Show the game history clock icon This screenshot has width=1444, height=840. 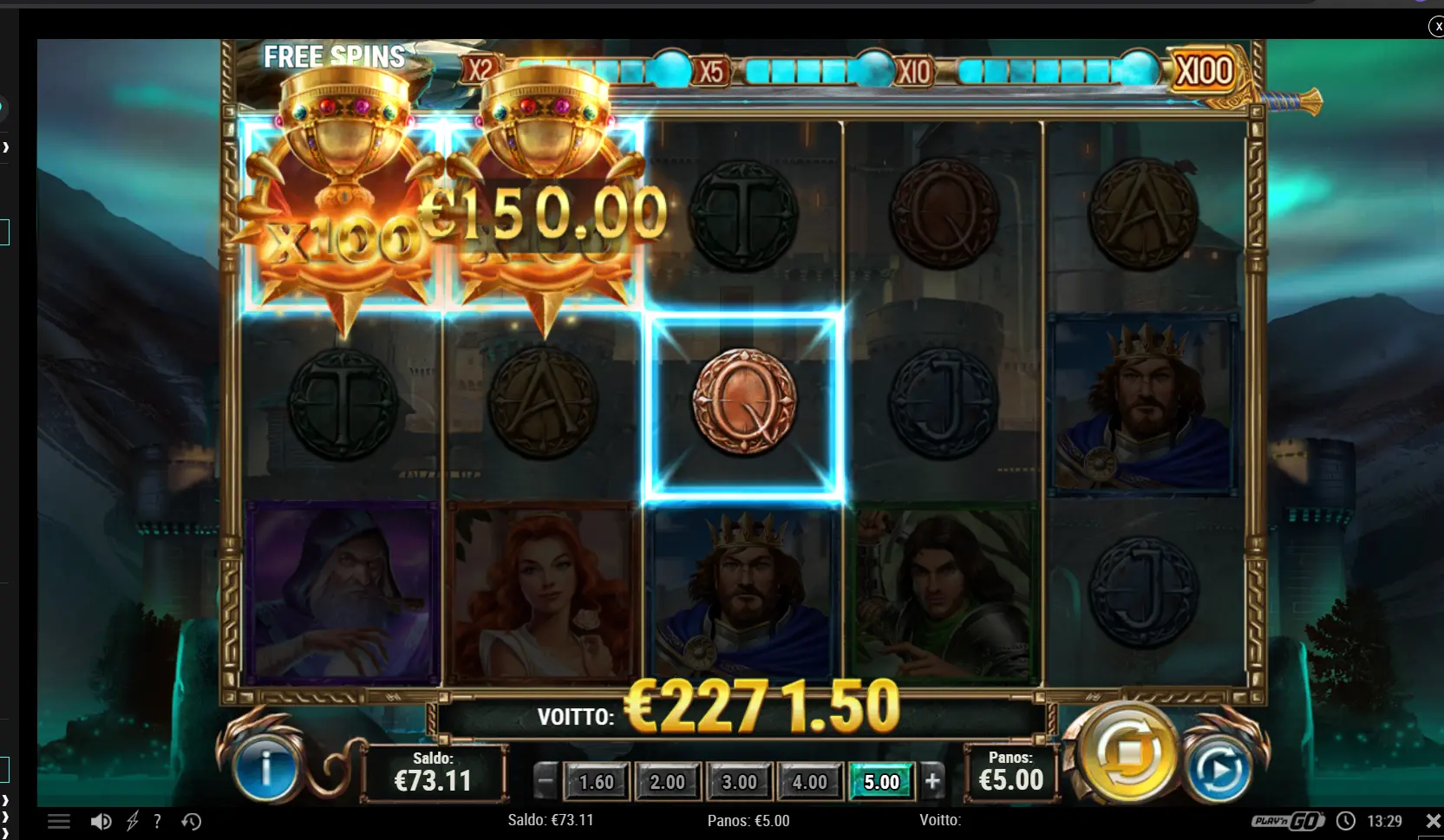tap(192, 821)
